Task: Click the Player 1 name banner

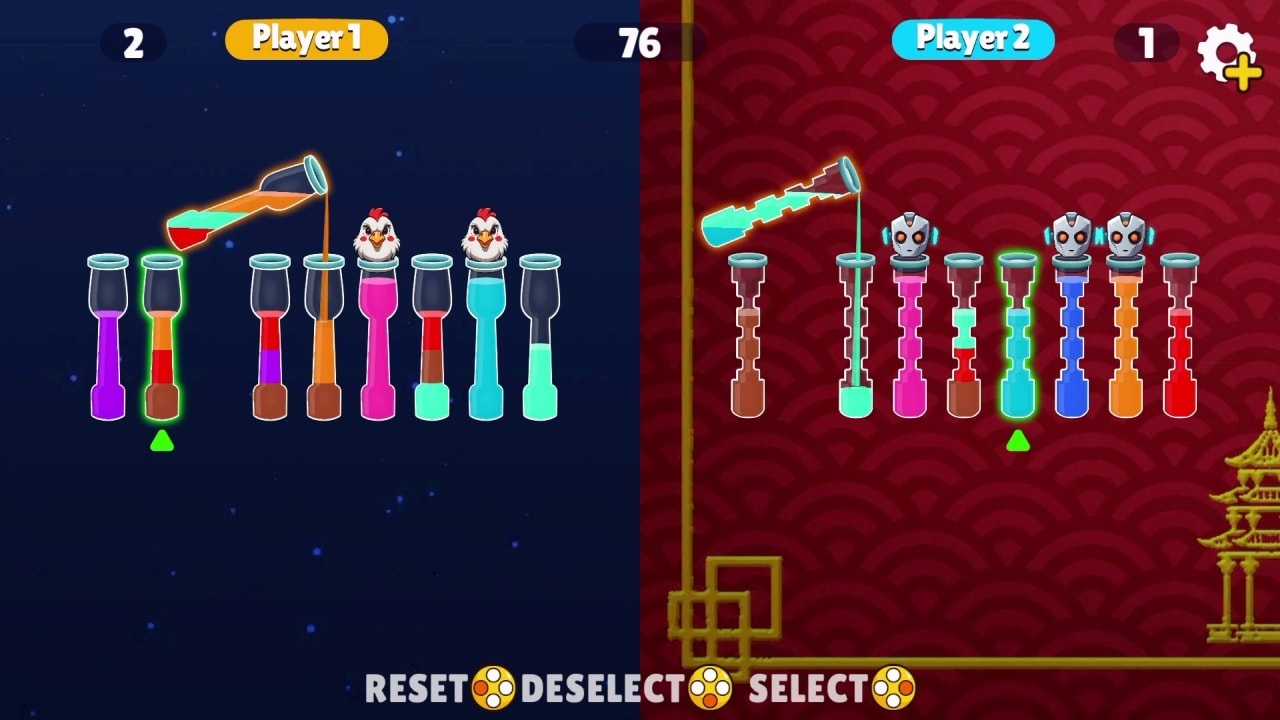Action: pos(307,39)
